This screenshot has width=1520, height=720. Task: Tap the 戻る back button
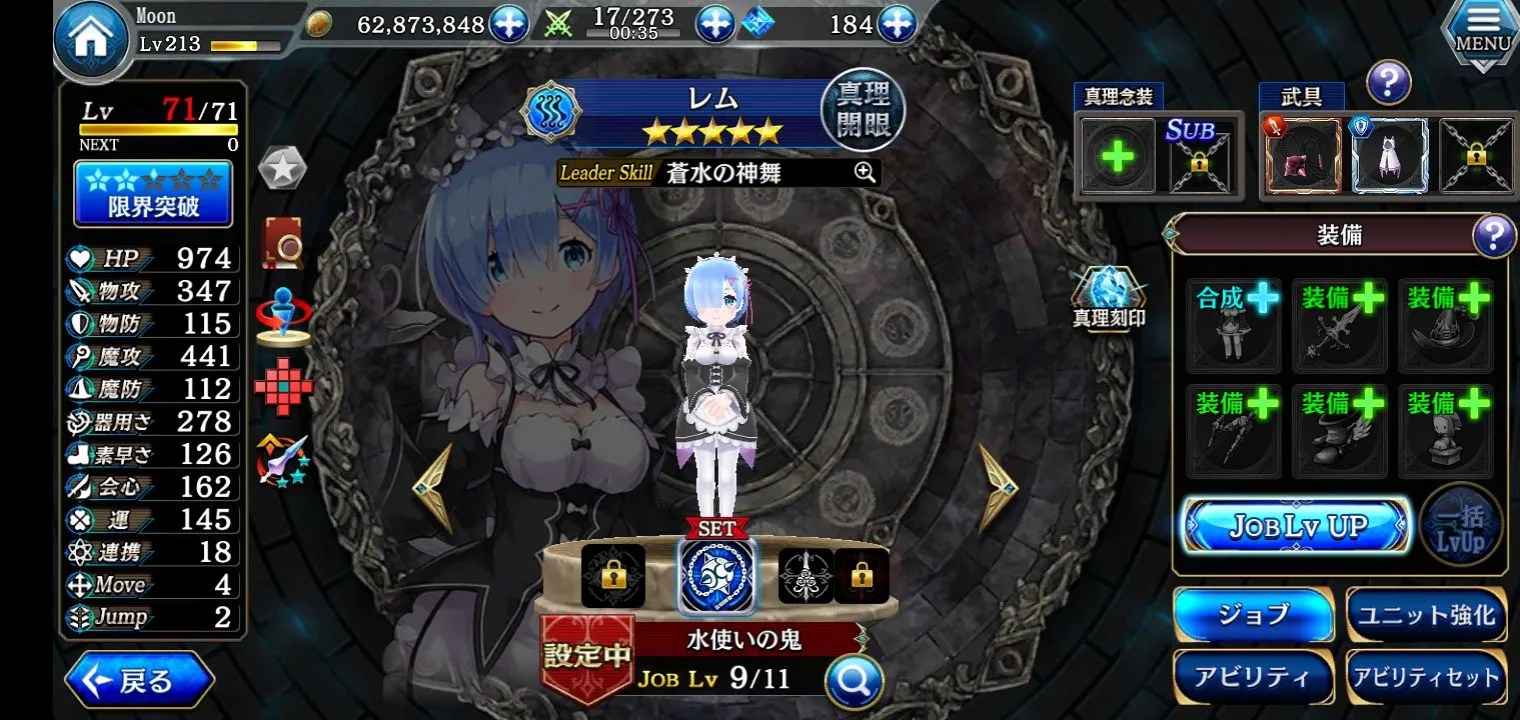140,681
